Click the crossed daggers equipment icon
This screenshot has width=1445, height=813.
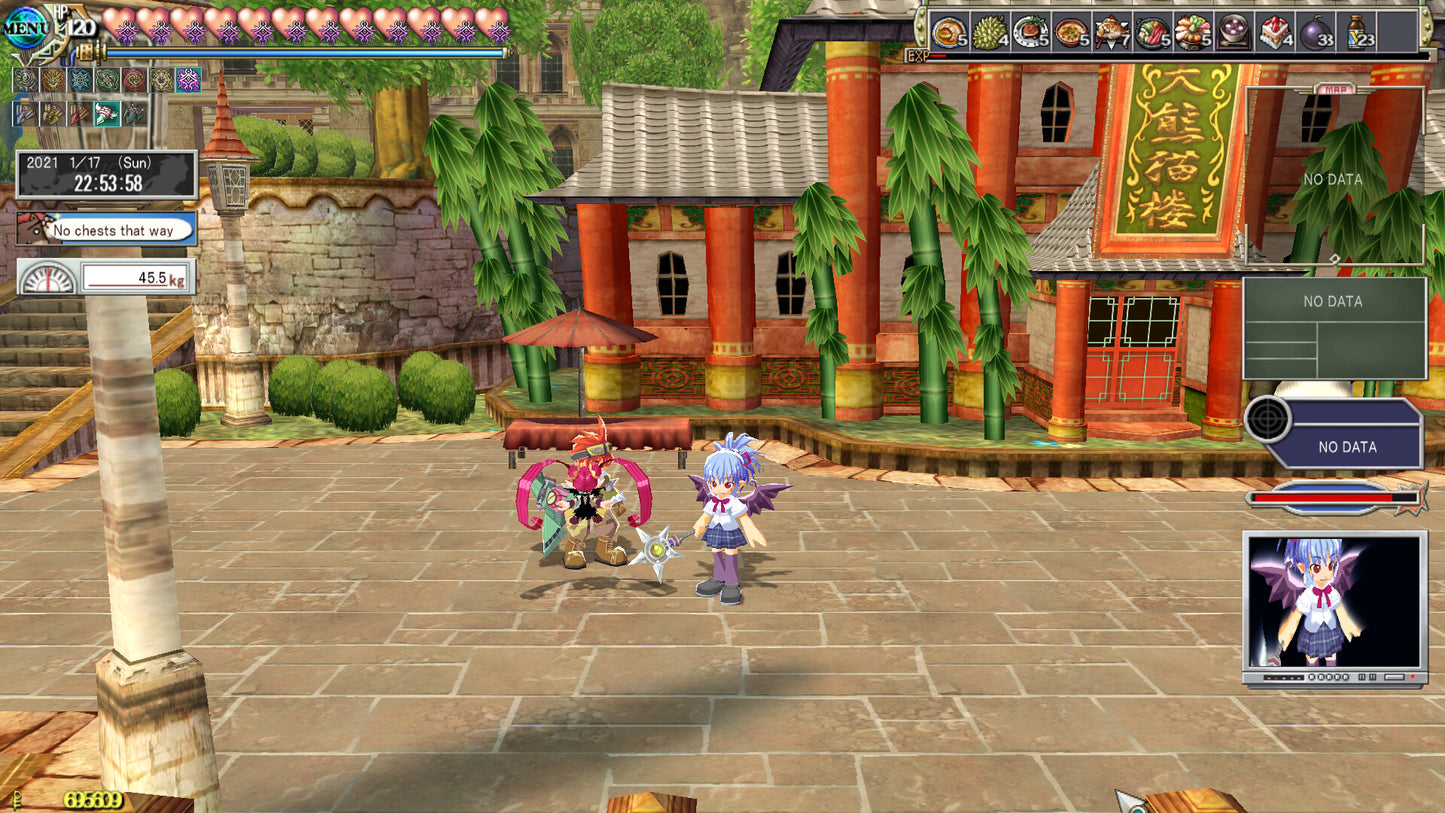133,115
